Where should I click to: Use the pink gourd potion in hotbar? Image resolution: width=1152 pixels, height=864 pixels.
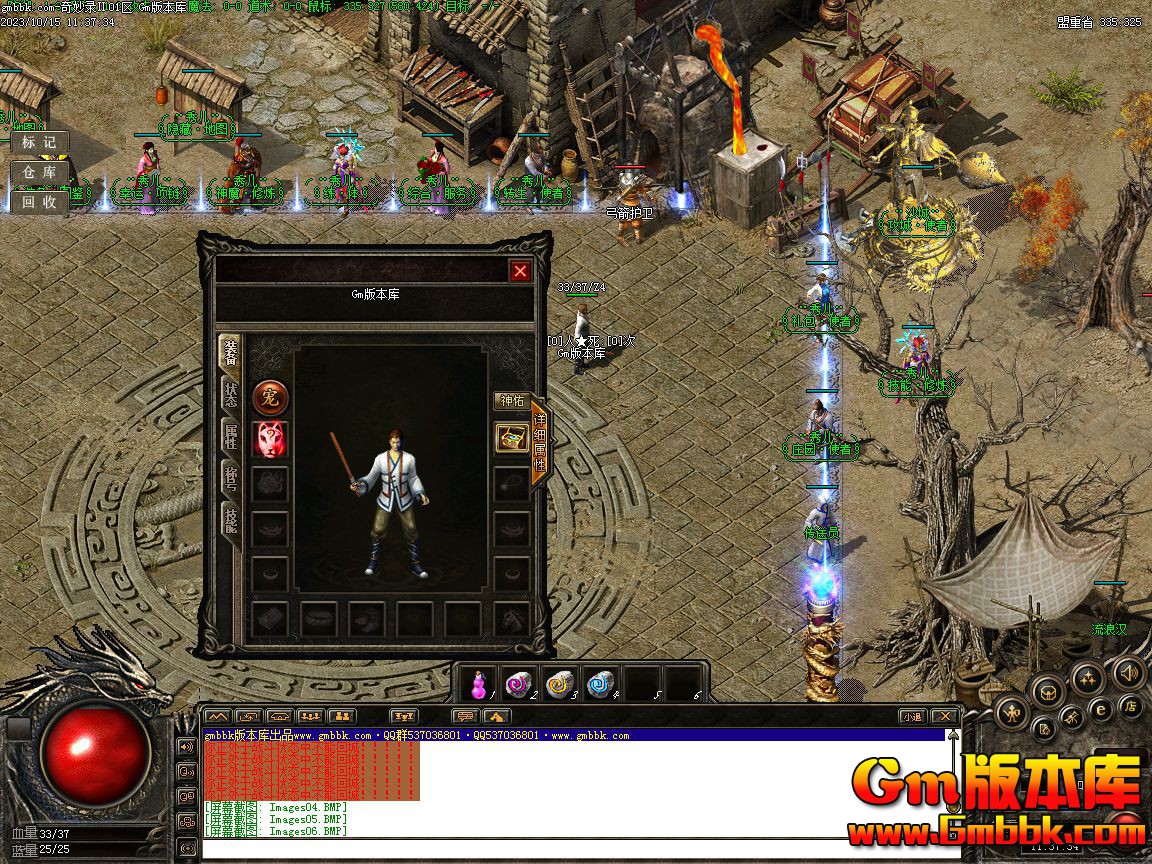point(481,684)
